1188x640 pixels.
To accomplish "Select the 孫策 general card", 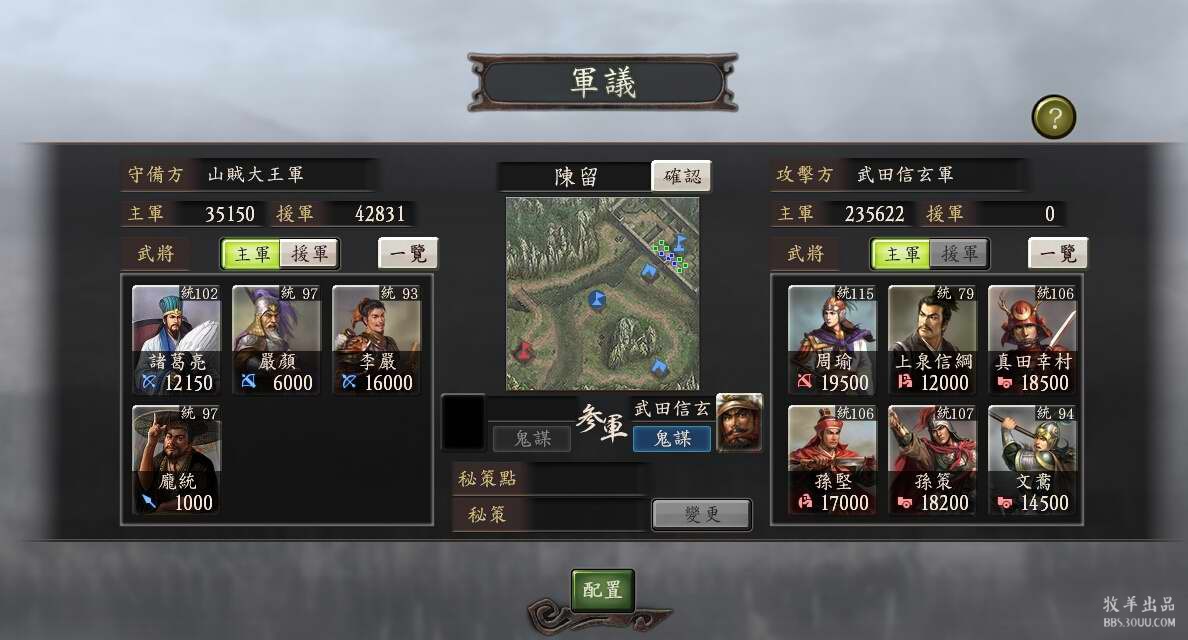I will point(932,460).
